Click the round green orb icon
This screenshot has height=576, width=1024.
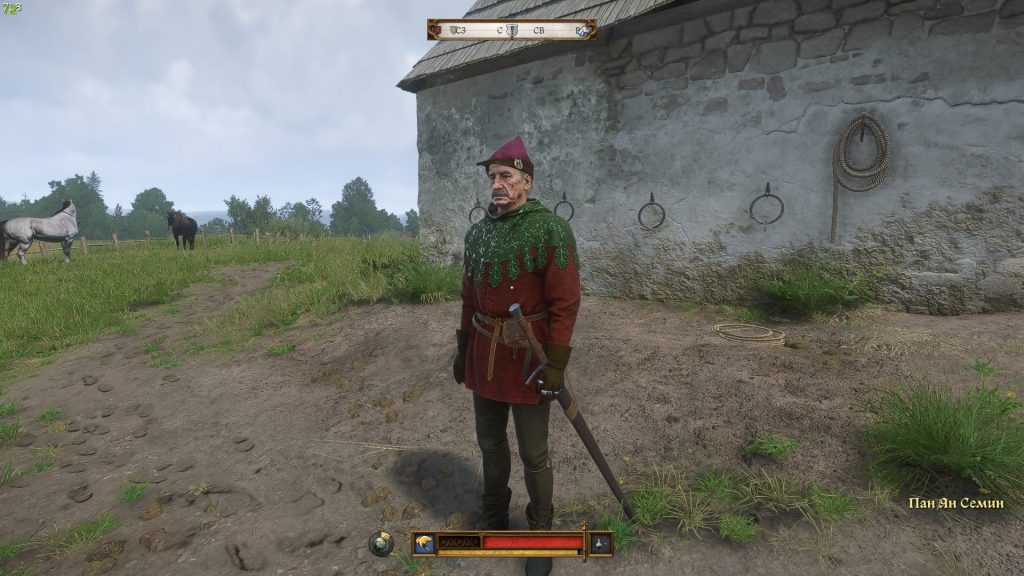point(381,543)
